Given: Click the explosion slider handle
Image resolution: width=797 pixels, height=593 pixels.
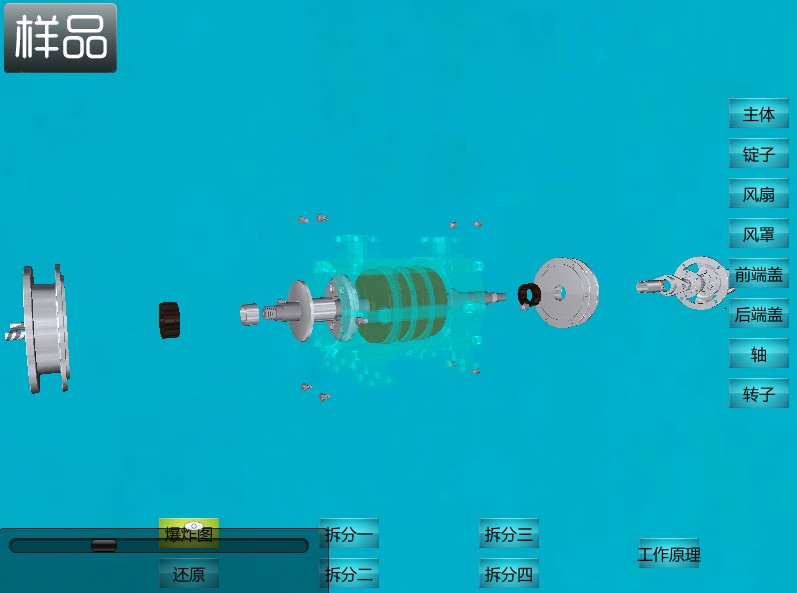Looking at the screenshot, I should (104, 545).
